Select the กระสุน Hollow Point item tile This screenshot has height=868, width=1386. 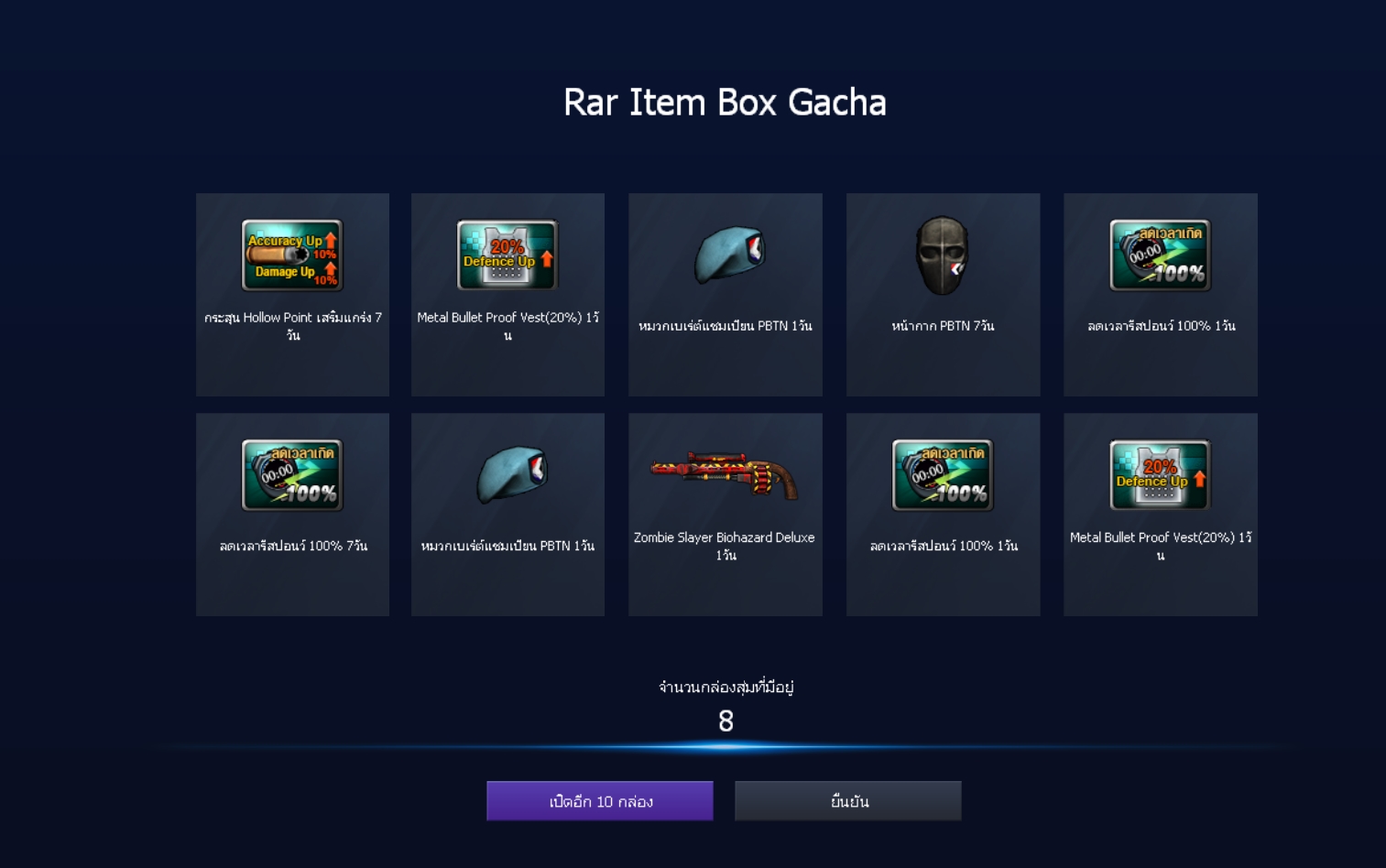(x=292, y=294)
